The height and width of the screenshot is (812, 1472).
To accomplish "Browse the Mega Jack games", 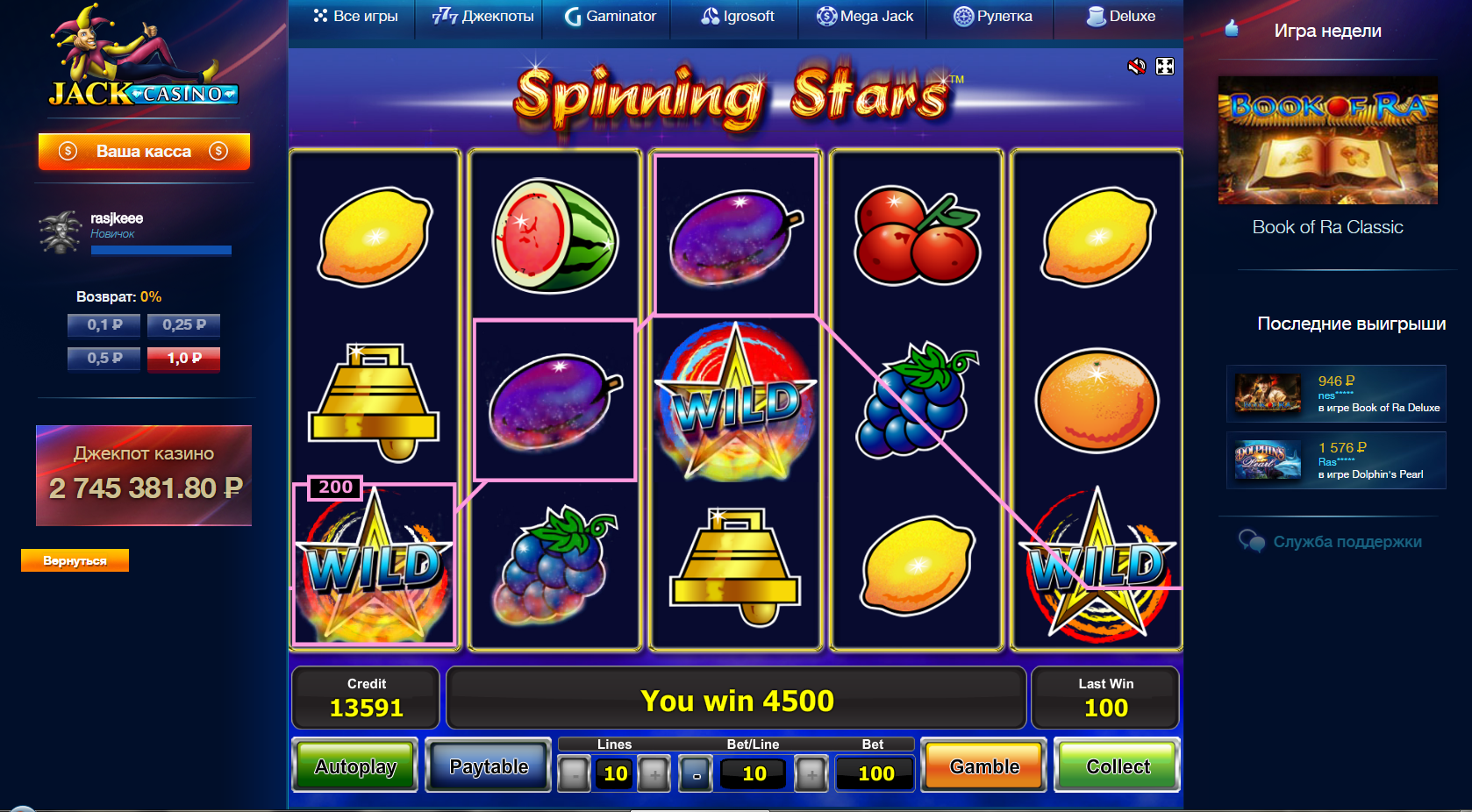I will (x=865, y=16).
